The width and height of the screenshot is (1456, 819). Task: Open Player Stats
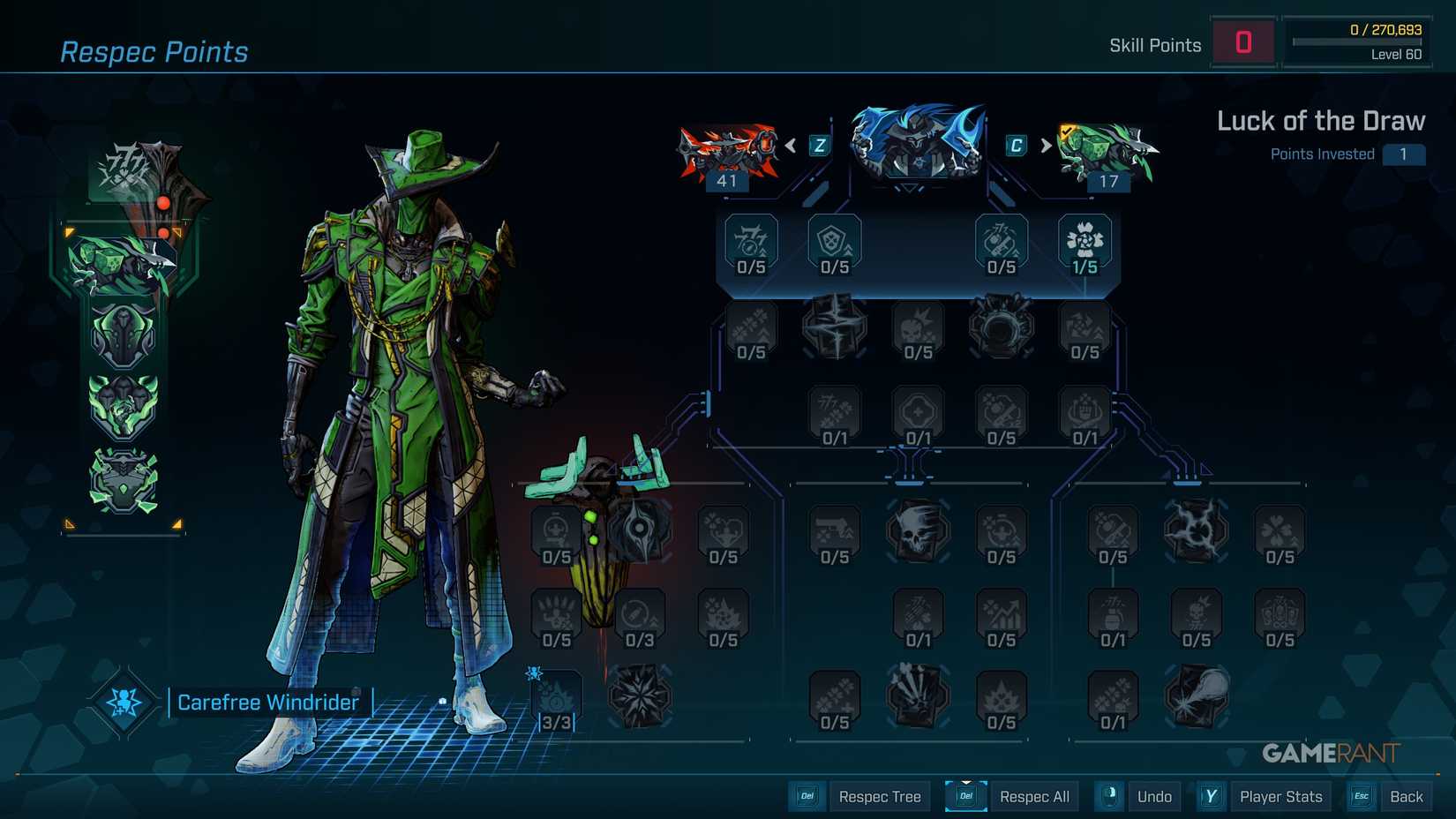pyautogui.click(x=1281, y=796)
